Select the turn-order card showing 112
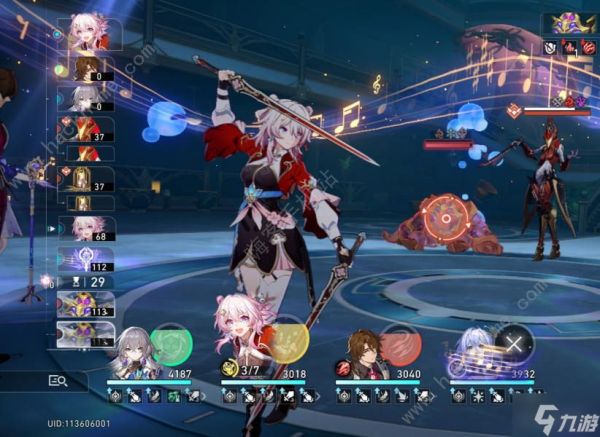Screen dimensions: 600x437 (x=88, y=260)
